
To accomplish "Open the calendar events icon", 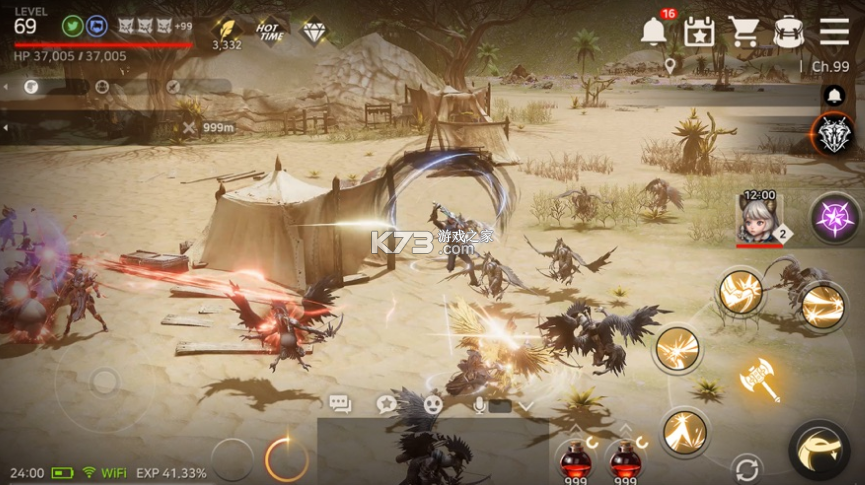I will (x=698, y=32).
